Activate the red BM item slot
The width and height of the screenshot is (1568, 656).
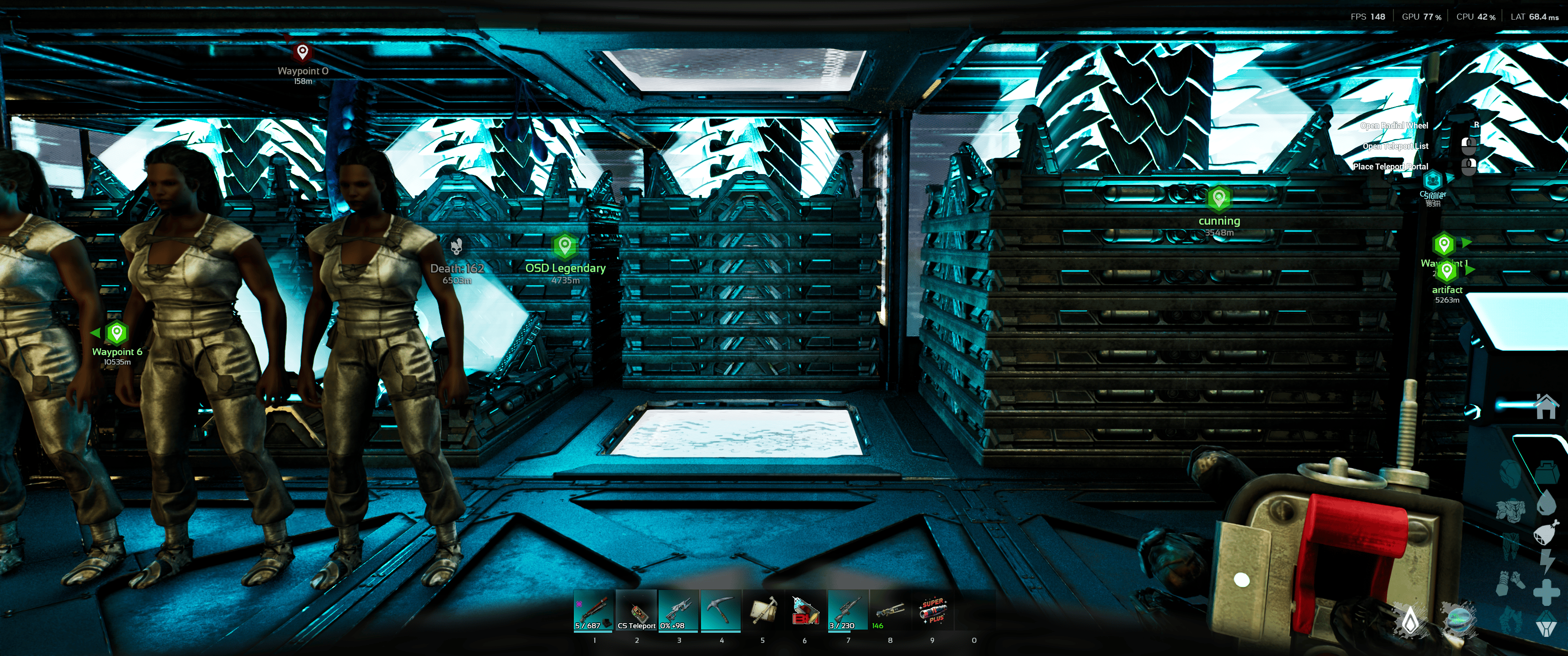point(805,610)
